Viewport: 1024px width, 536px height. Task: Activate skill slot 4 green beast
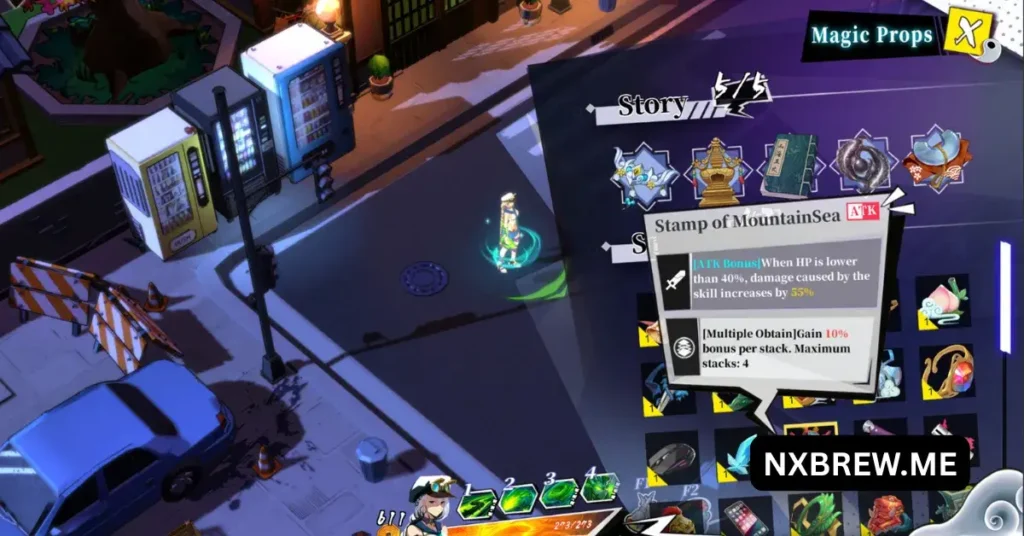[x=599, y=489]
